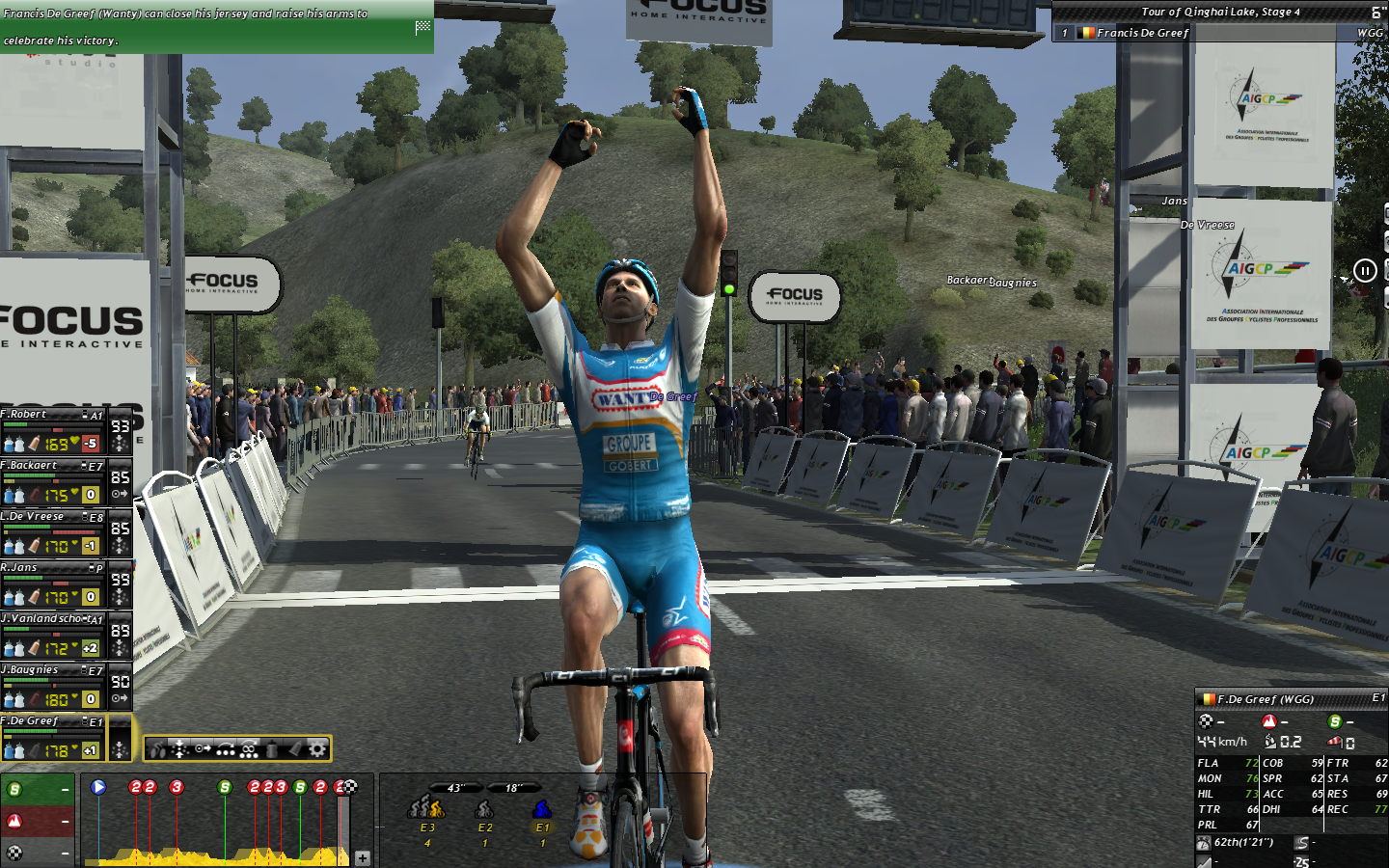Select the E3 group of riders
This screenshot has width=1389, height=868.
[426, 808]
